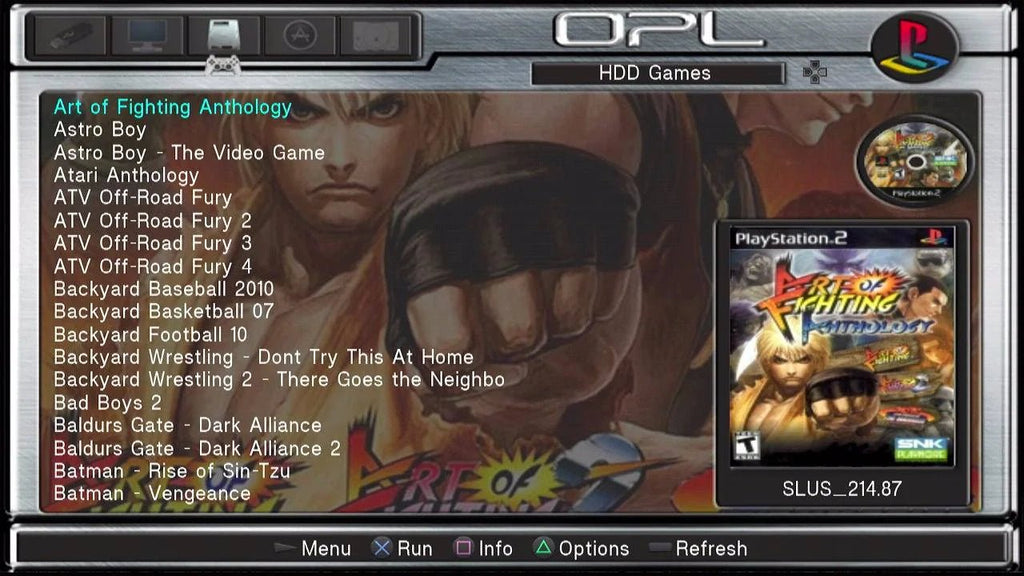1024x576 pixels.
Task: Pick Baldurs Gate - Dark Alliance 2
Action: tap(197, 448)
